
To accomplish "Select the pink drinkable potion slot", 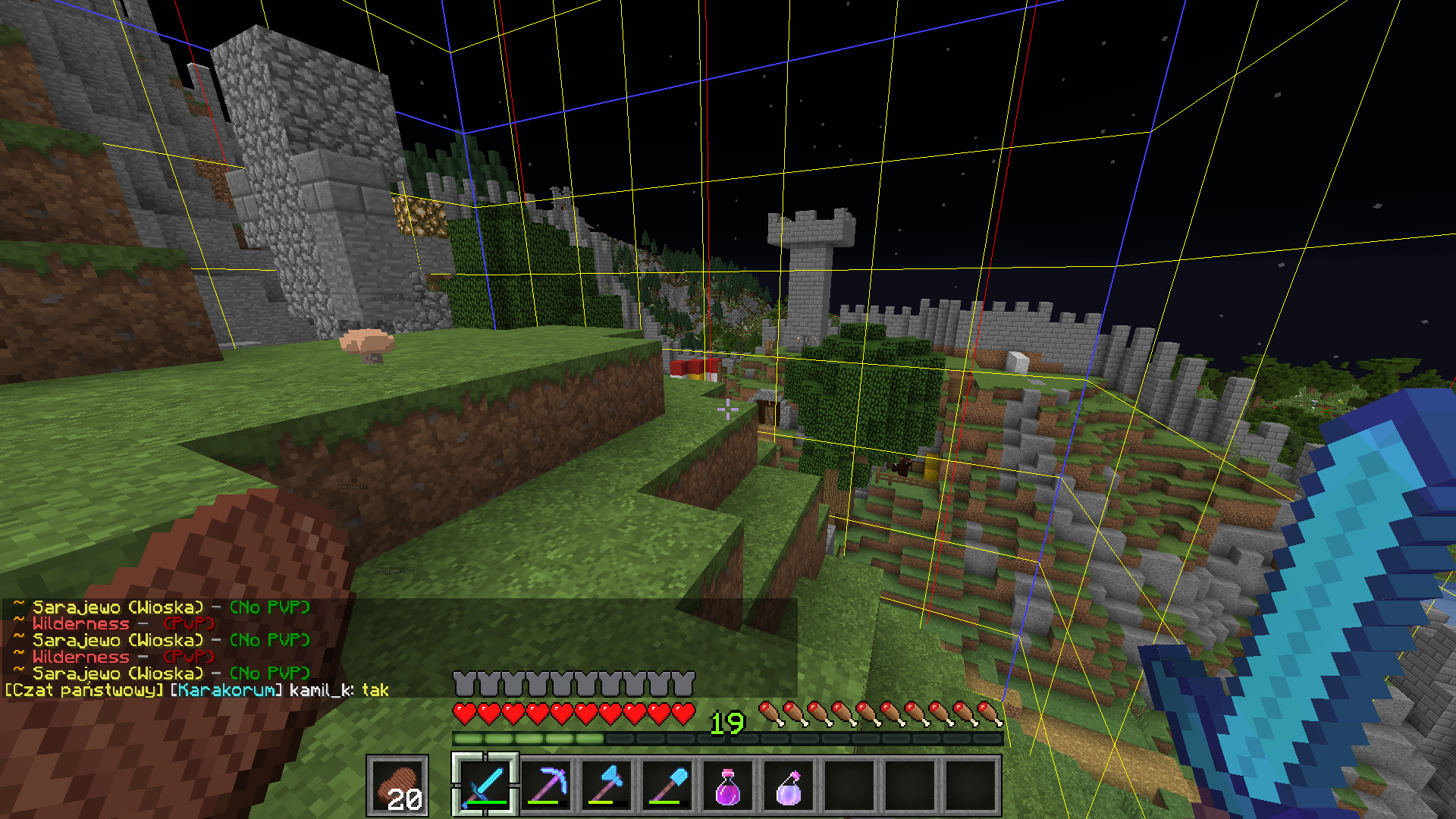I will [x=728, y=786].
